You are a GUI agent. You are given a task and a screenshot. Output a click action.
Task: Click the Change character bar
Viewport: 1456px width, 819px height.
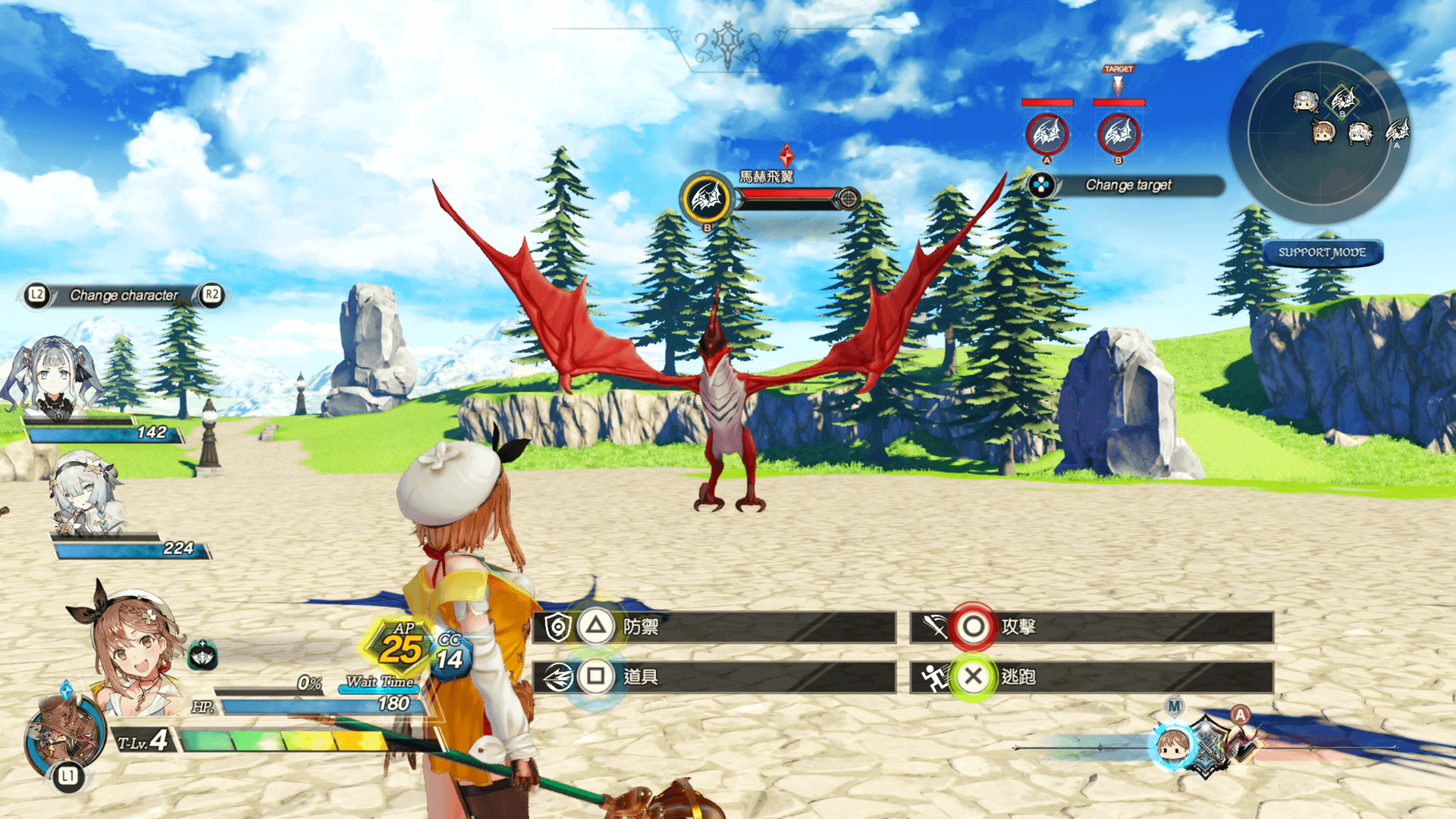point(124,295)
